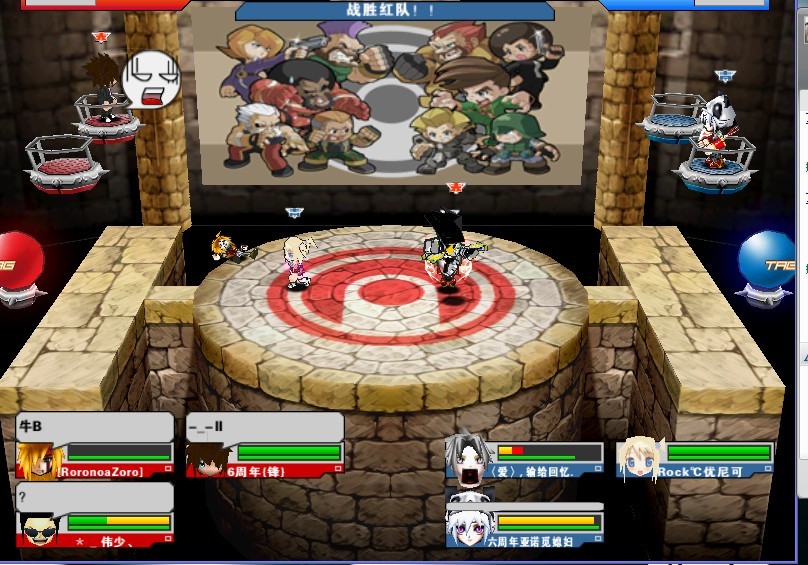Choose the Rock℃优尼可 blonde player portrait
This screenshot has height=565, width=808.
636,459
